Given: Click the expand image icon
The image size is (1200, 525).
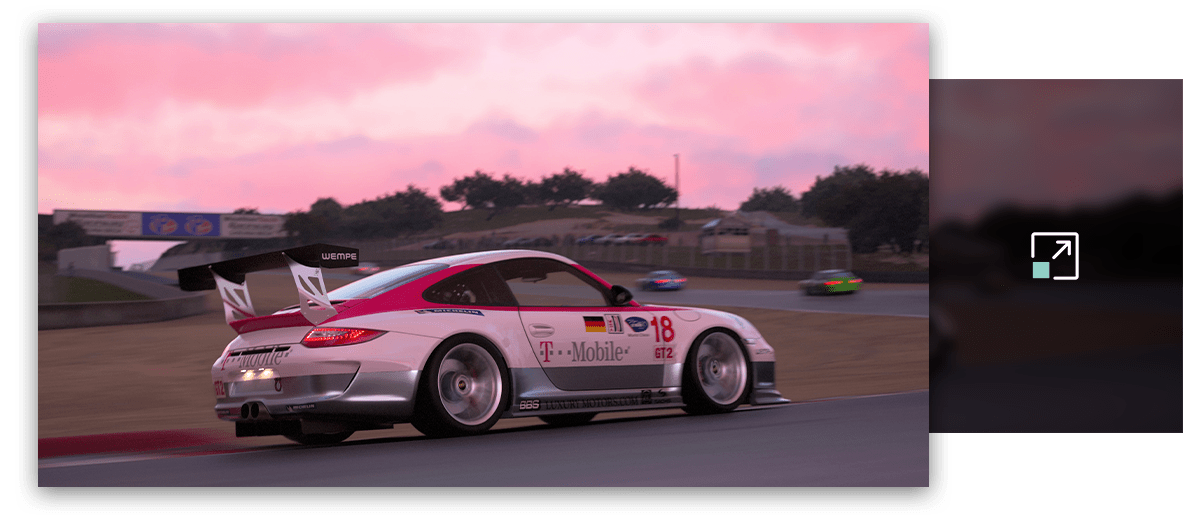Looking at the screenshot, I should (x=1055, y=256).
